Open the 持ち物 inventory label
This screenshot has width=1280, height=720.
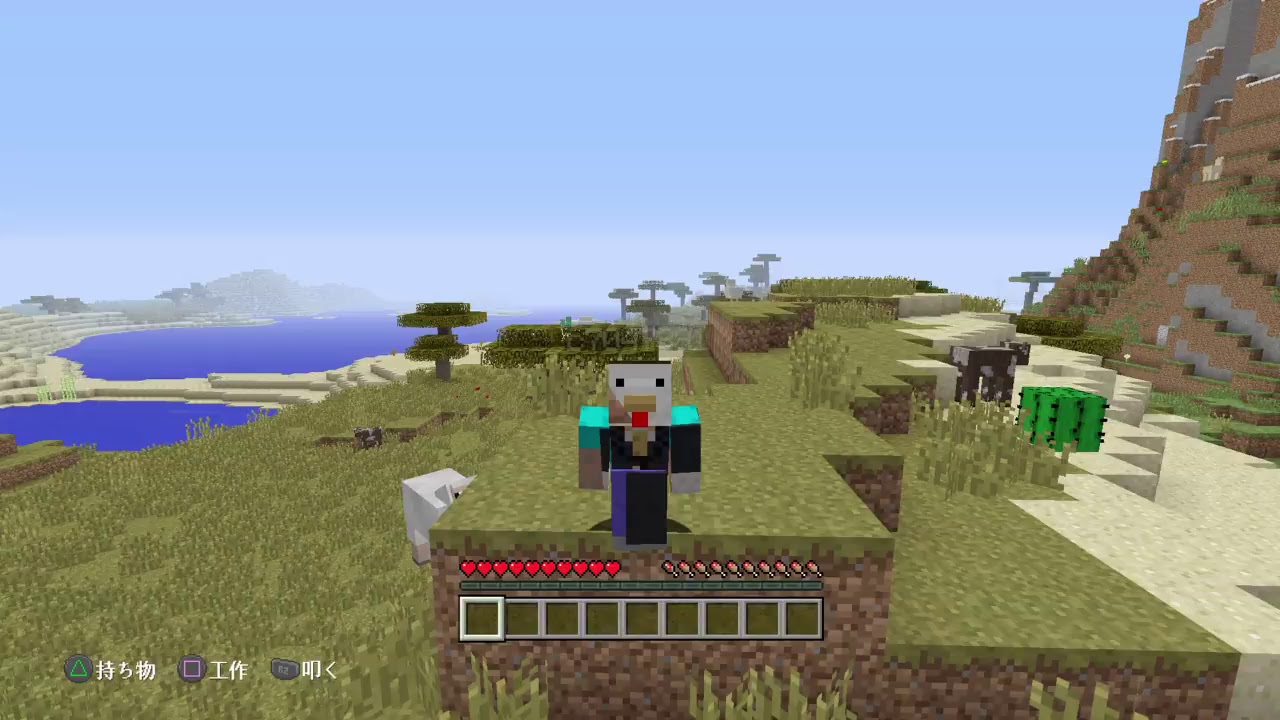pos(124,670)
